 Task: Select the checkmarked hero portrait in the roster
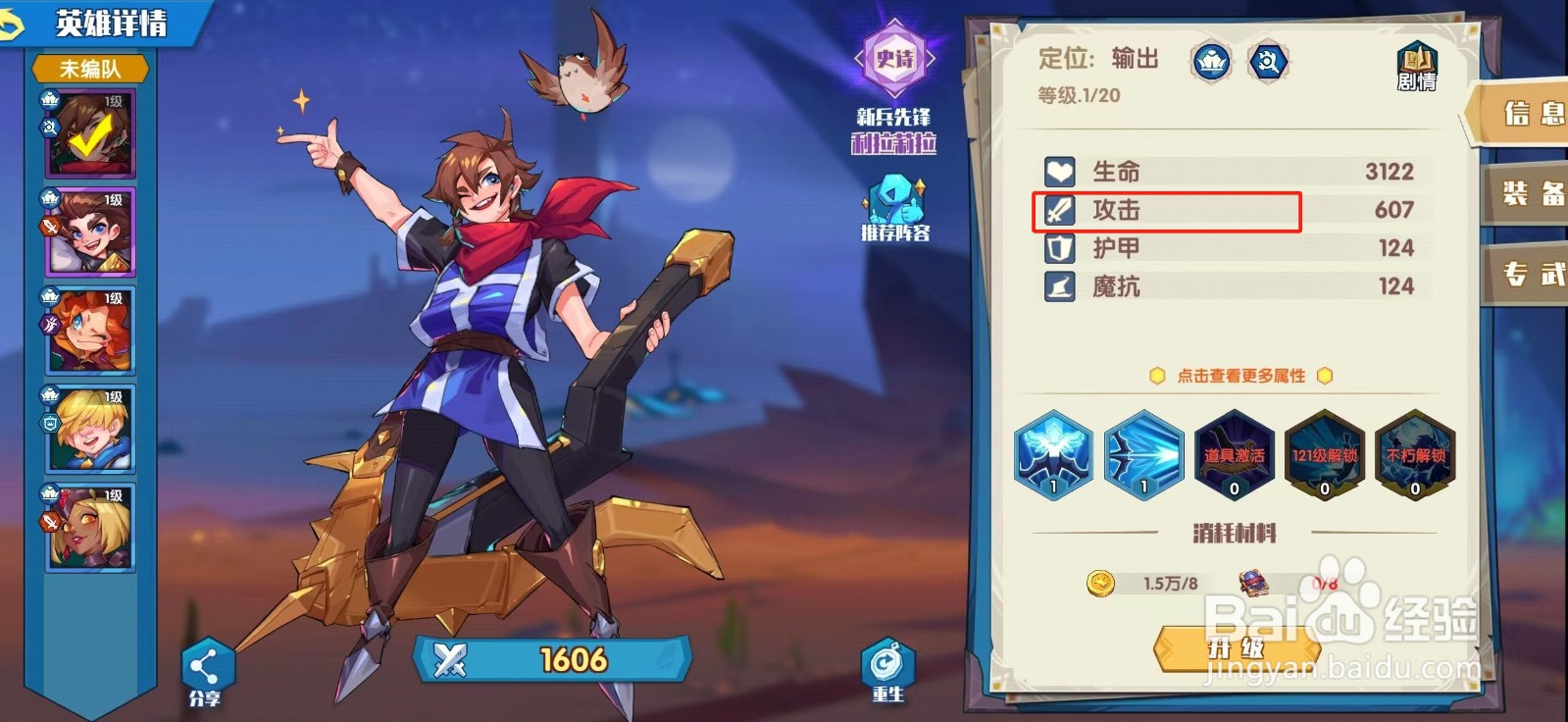[x=86, y=129]
